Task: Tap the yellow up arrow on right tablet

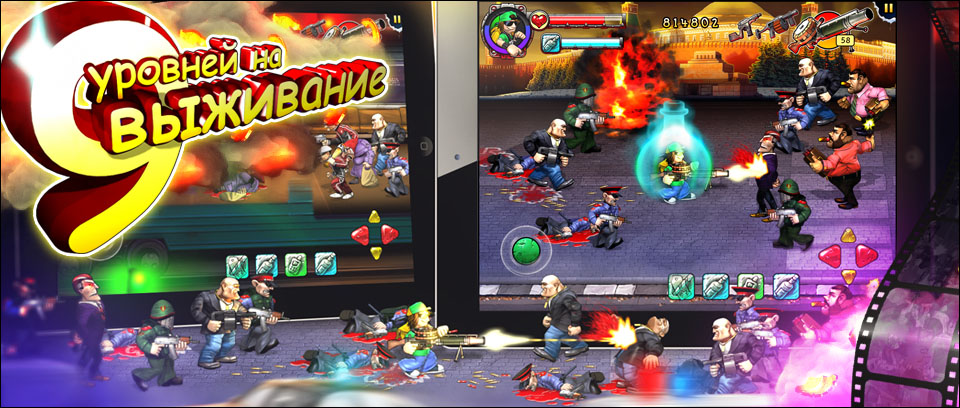Action: tap(848, 238)
